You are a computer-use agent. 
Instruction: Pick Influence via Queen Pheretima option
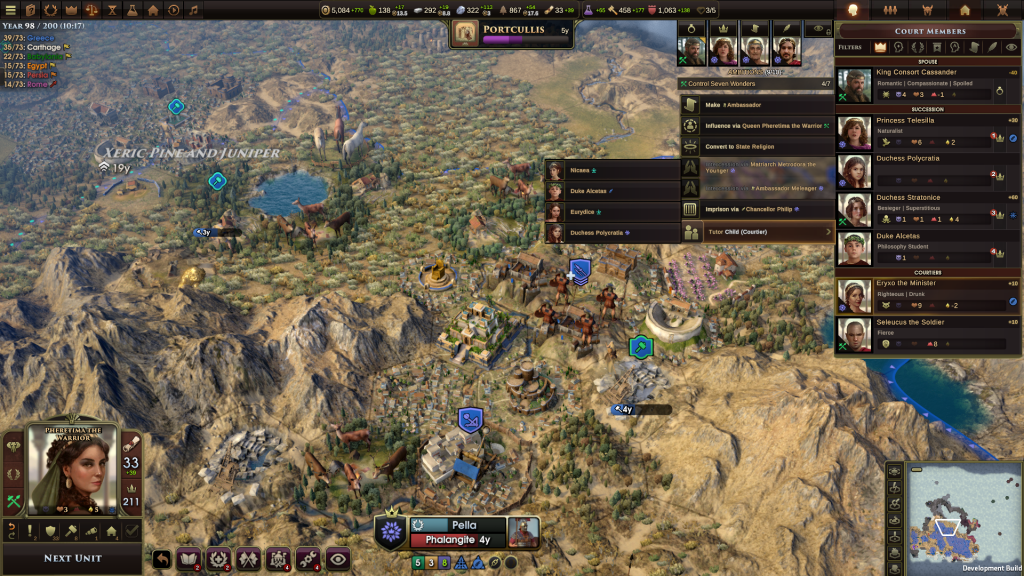point(757,126)
